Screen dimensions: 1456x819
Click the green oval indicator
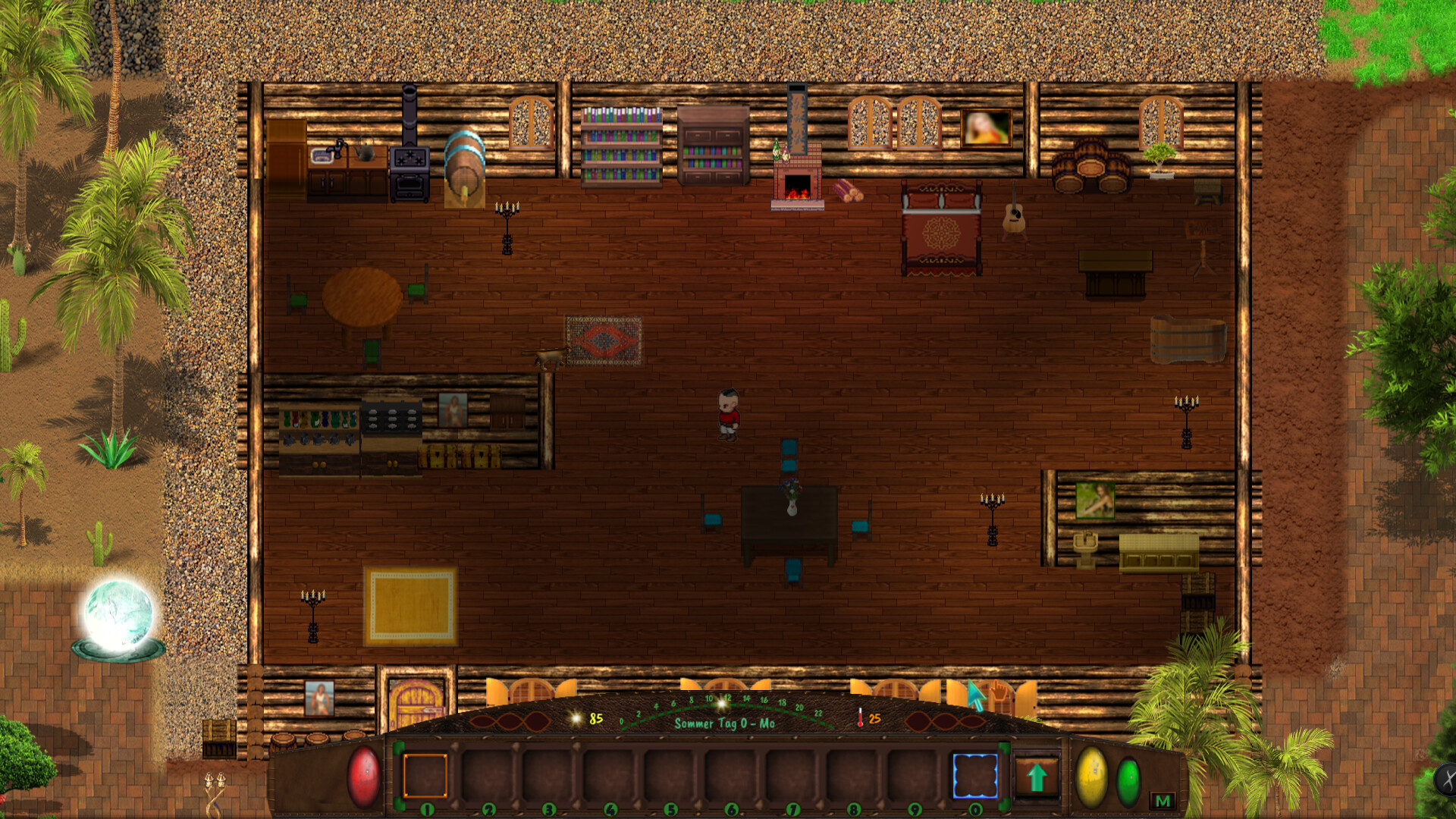pyautogui.click(x=1128, y=781)
